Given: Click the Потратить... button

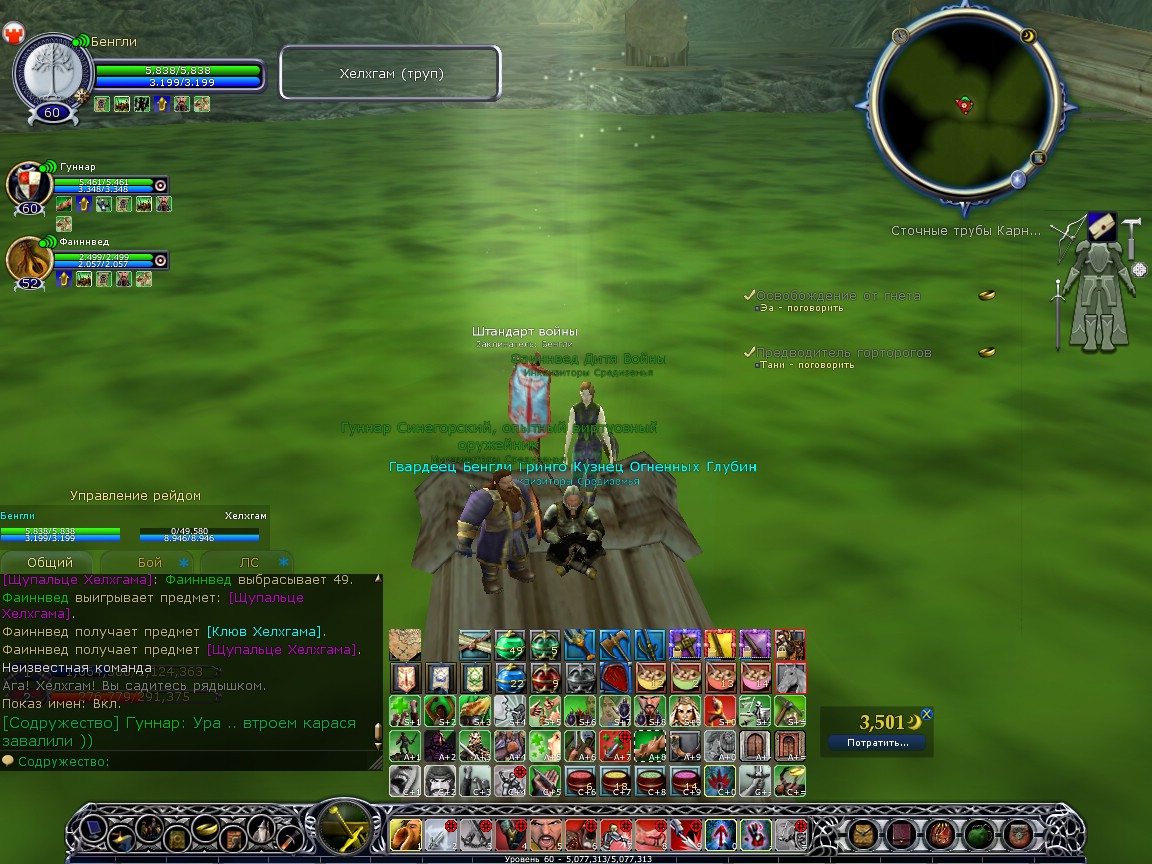Looking at the screenshot, I should point(877,743).
